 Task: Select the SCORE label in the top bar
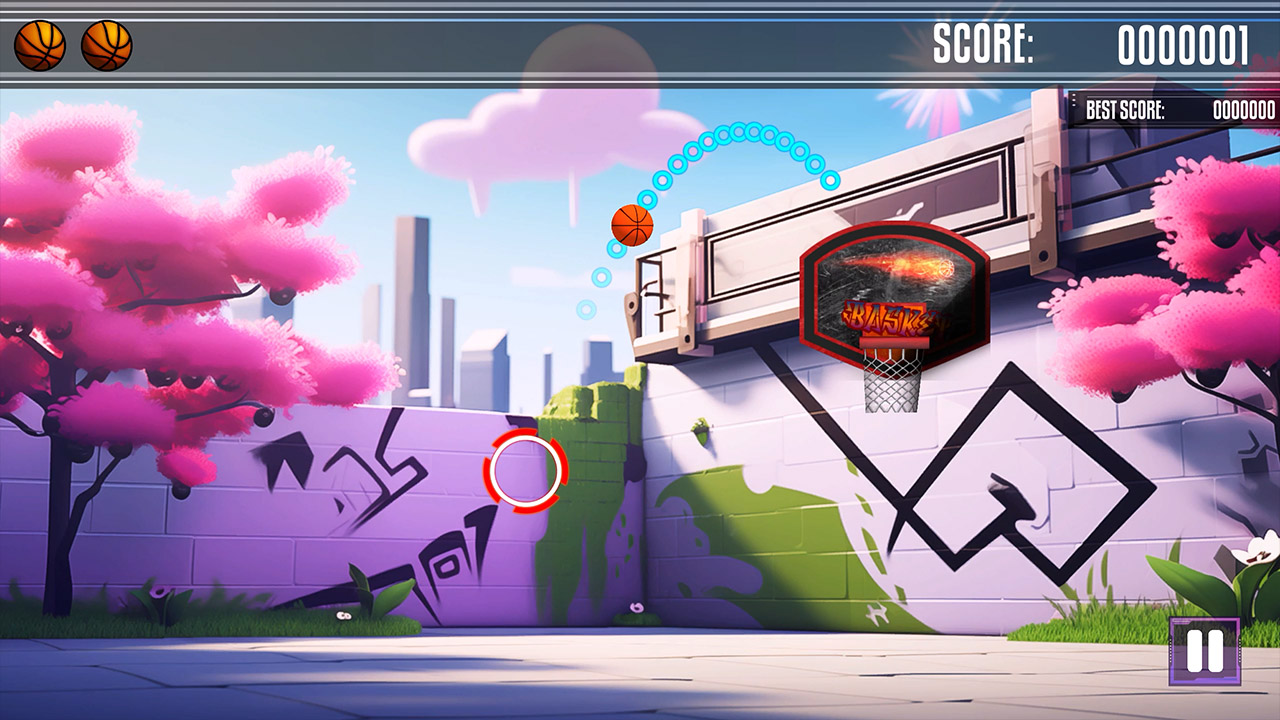point(985,43)
